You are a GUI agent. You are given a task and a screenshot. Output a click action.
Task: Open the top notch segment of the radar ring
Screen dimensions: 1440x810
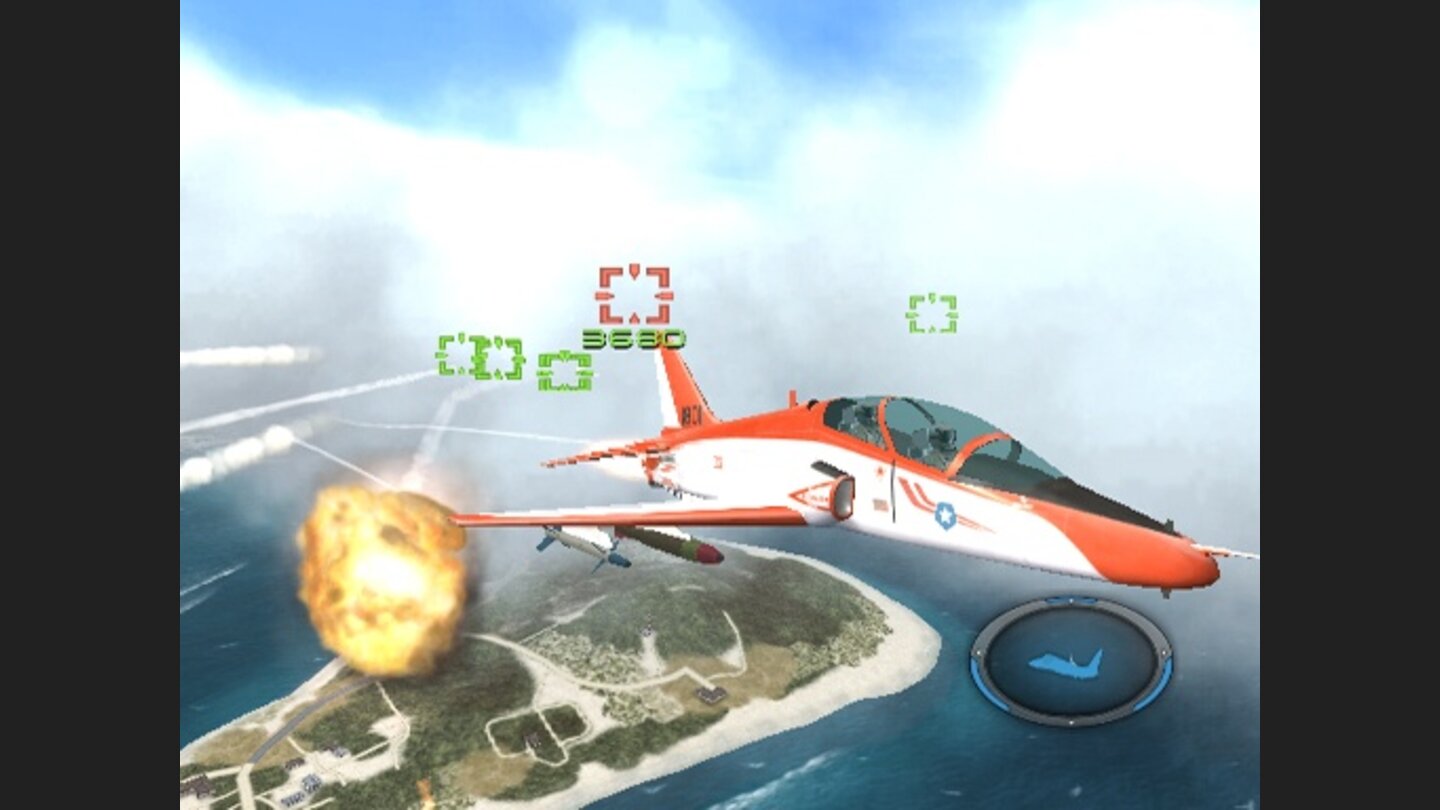point(1072,598)
